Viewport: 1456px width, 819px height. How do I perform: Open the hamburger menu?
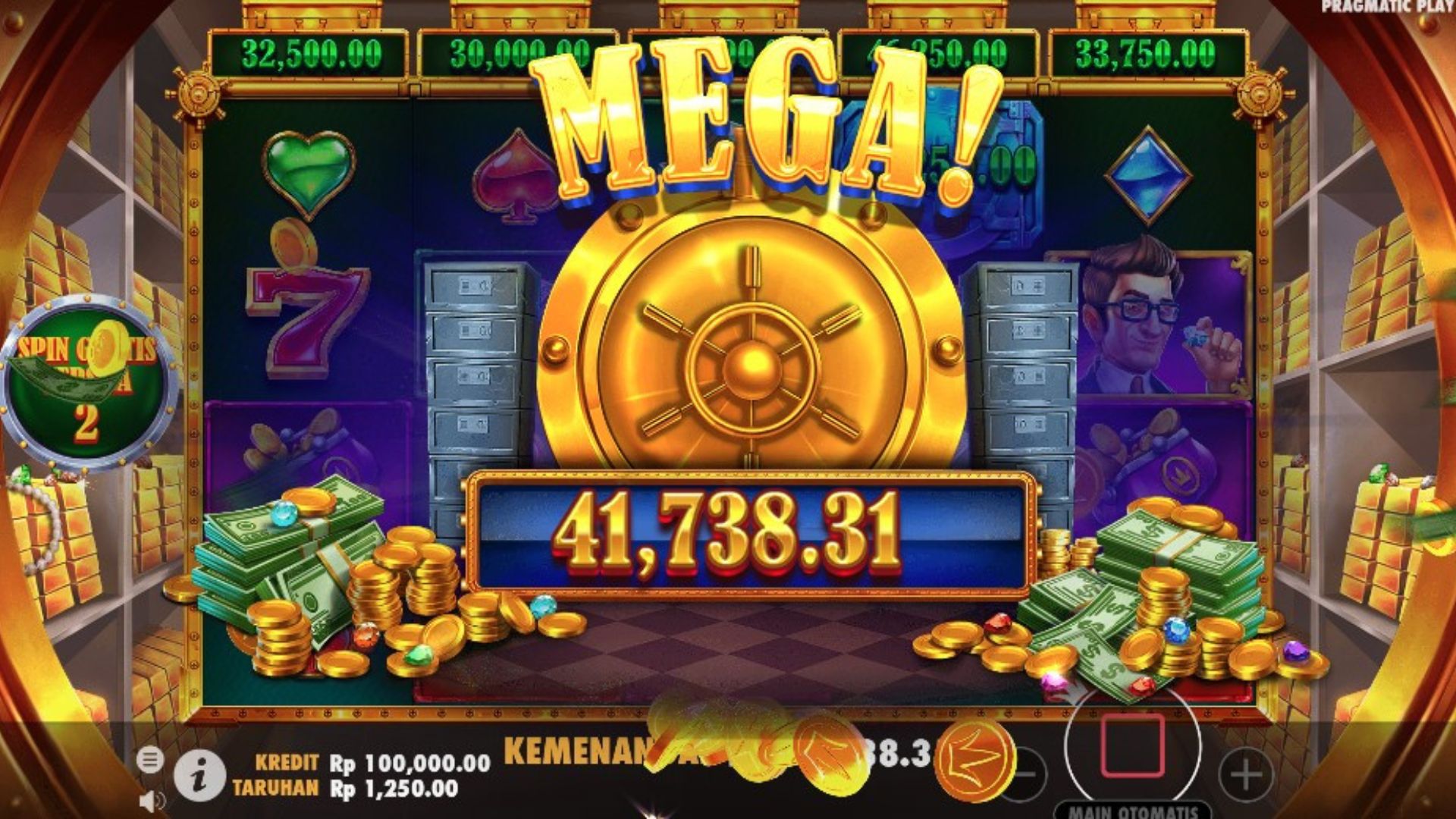tap(150, 759)
